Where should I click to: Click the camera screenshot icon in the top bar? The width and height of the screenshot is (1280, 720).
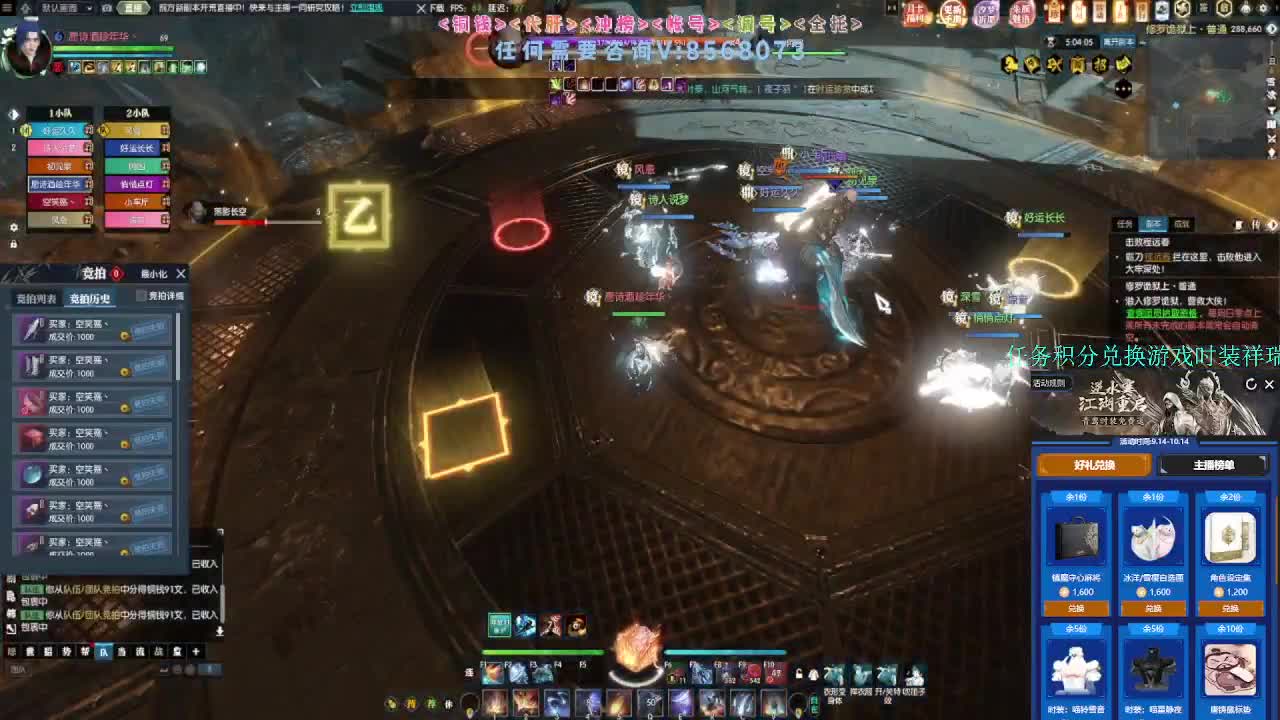tap(107, 9)
